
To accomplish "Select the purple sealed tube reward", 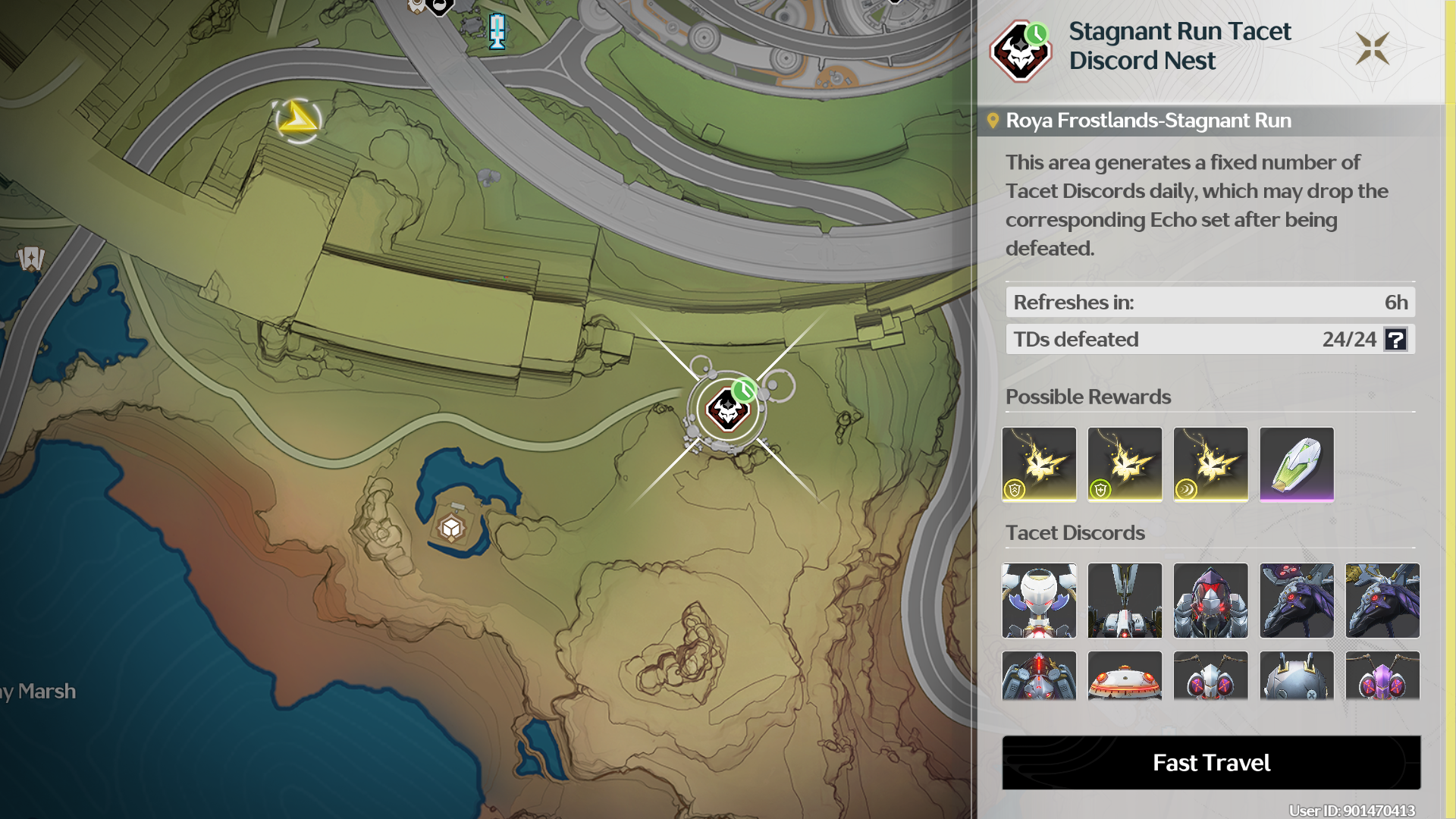I will (1296, 463).
